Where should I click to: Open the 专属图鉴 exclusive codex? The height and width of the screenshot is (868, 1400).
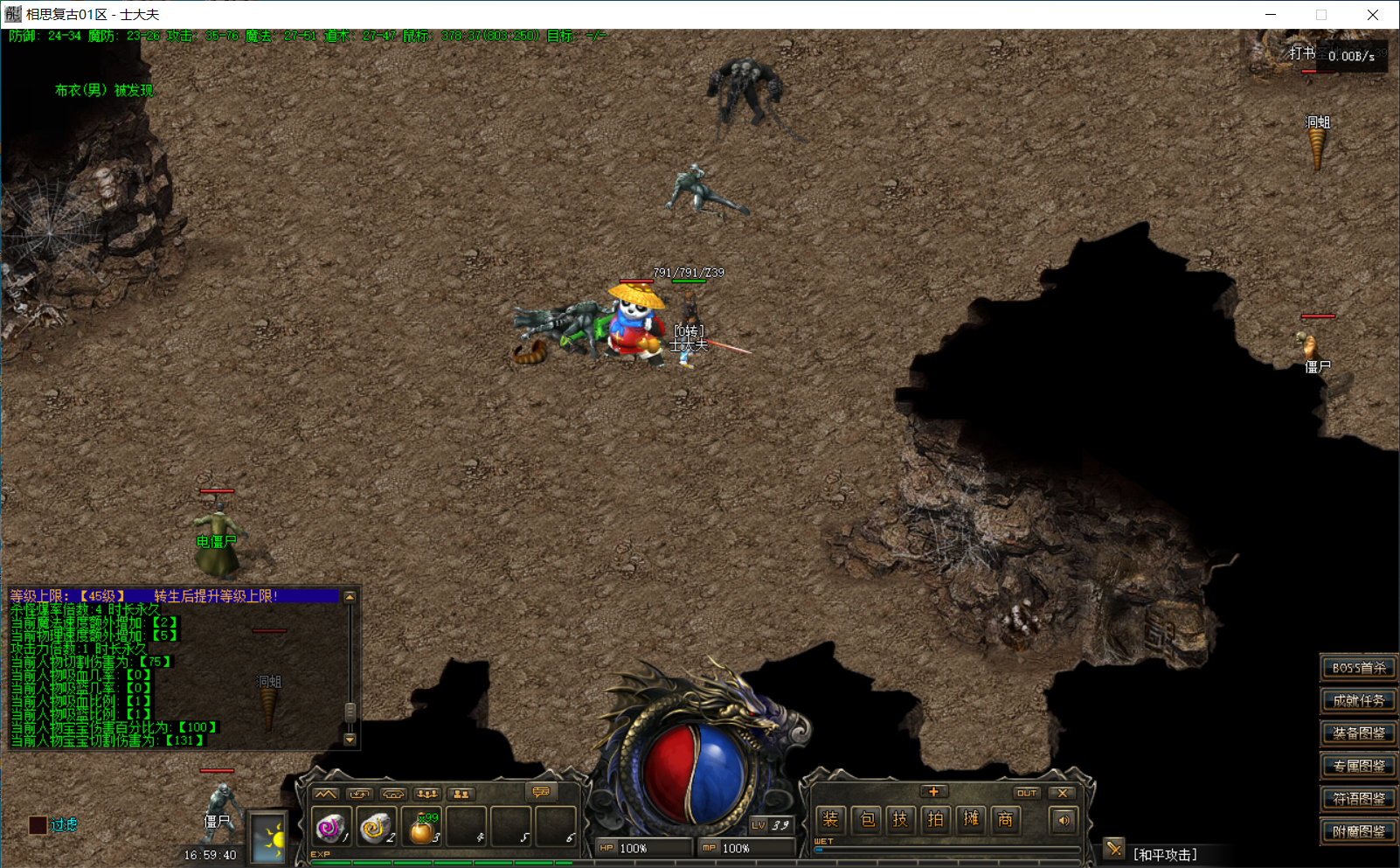[1357, 766]
